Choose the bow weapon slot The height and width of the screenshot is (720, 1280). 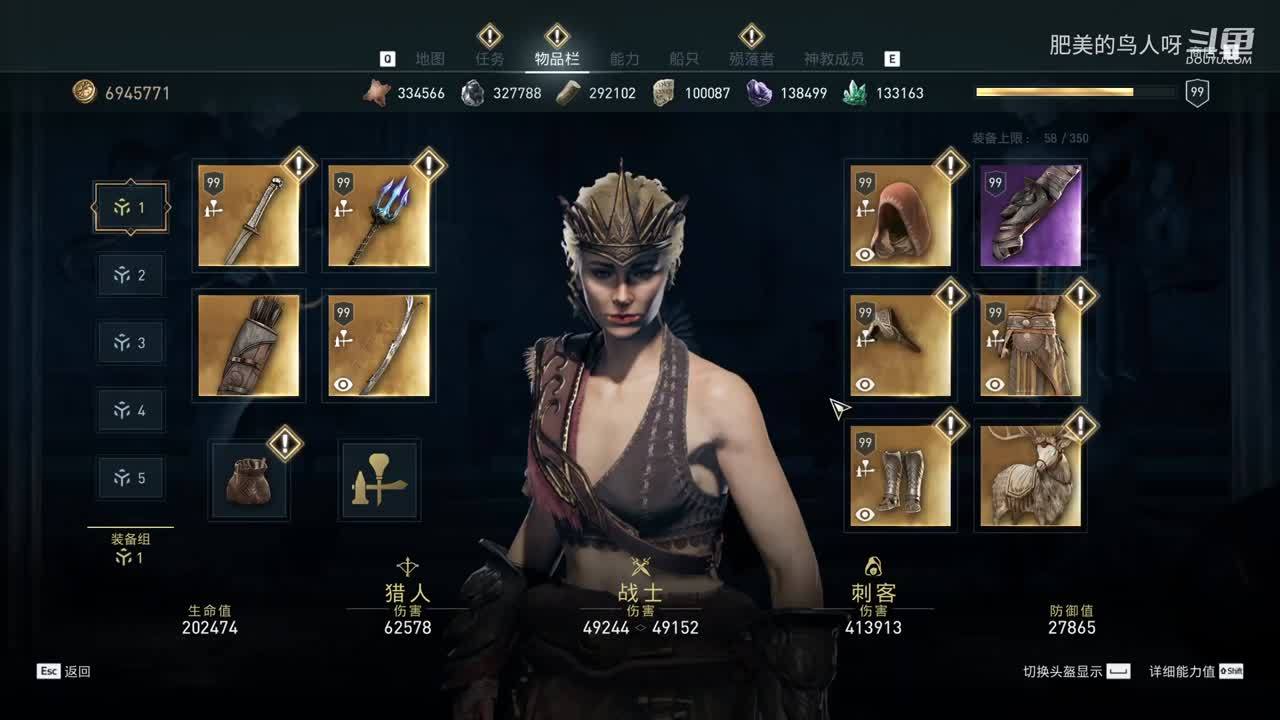tap(379, 345)
